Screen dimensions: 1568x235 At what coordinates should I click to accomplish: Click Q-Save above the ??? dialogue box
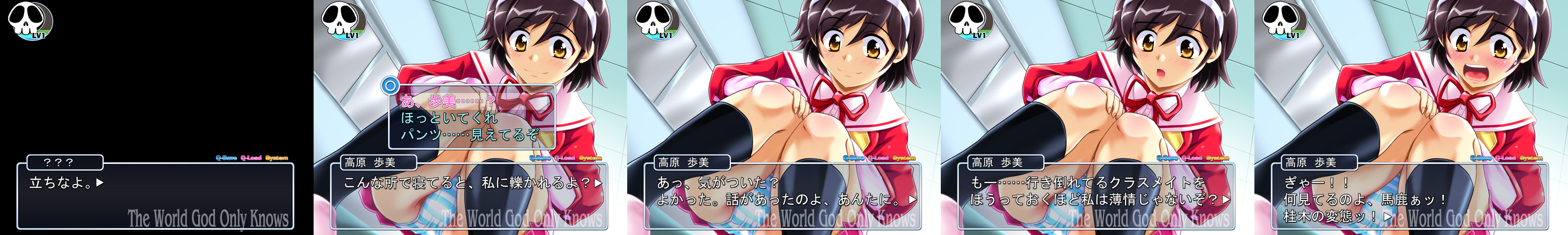[x=226, y=158]
